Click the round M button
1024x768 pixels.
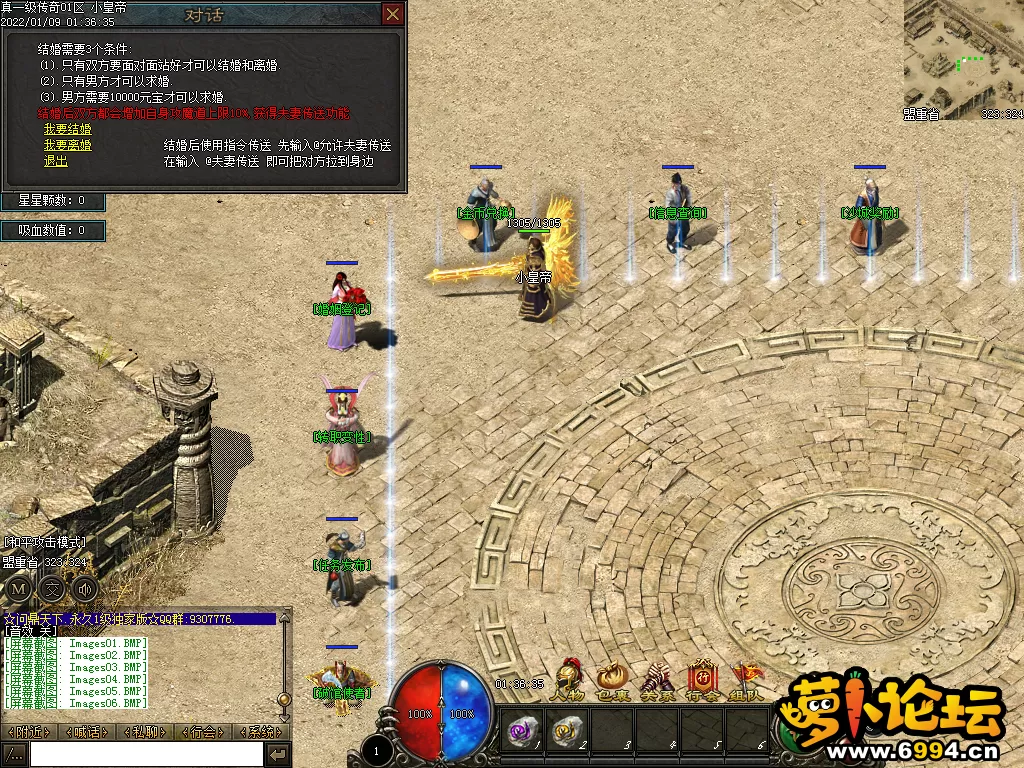point(19,589)
